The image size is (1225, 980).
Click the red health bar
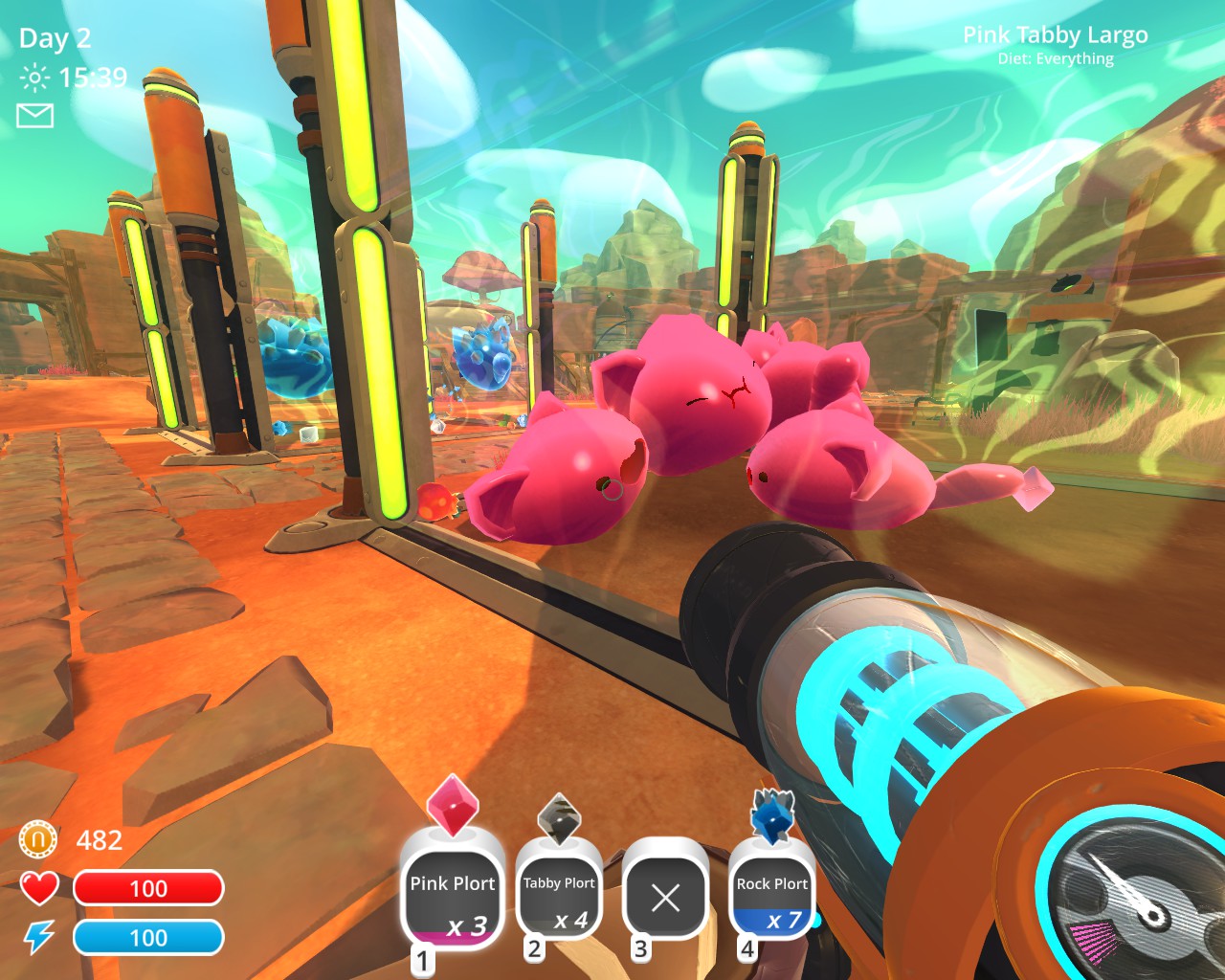(148, 889)
